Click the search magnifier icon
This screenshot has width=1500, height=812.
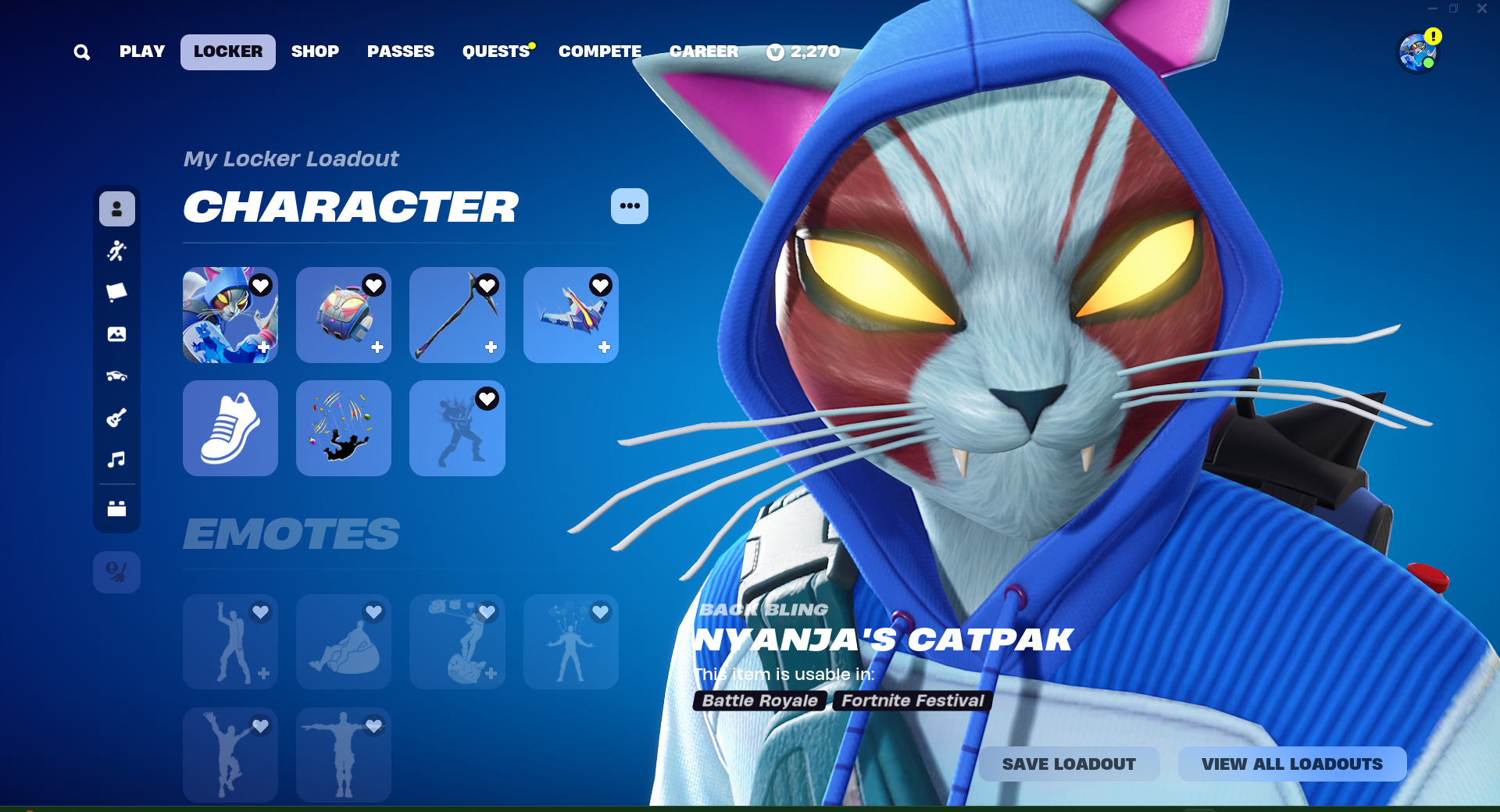click(x=81, y=52)
